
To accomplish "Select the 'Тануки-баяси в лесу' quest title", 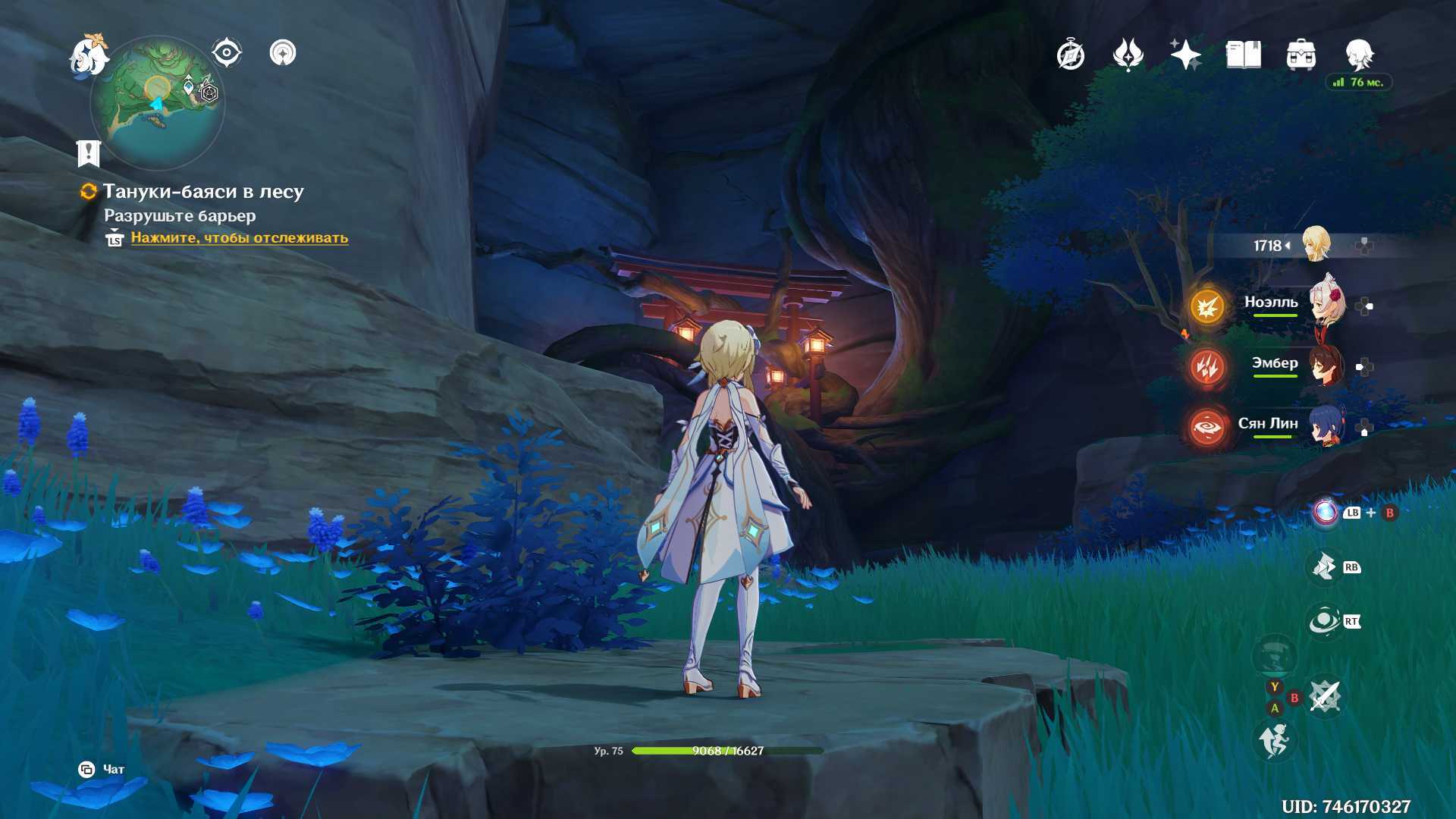I will tap(203, 192).
